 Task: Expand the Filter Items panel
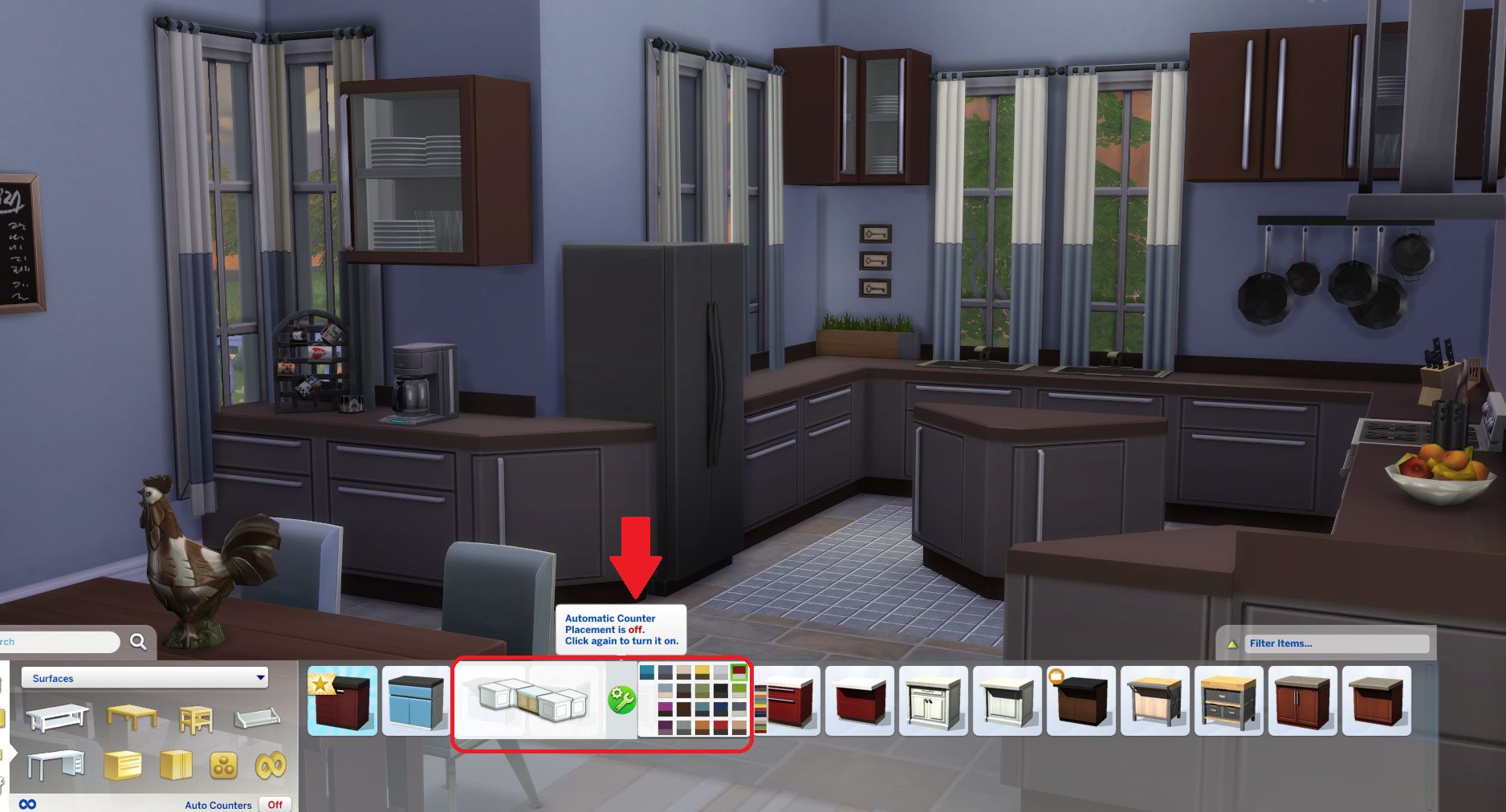pyautogui.click(x=1233, y=643)
